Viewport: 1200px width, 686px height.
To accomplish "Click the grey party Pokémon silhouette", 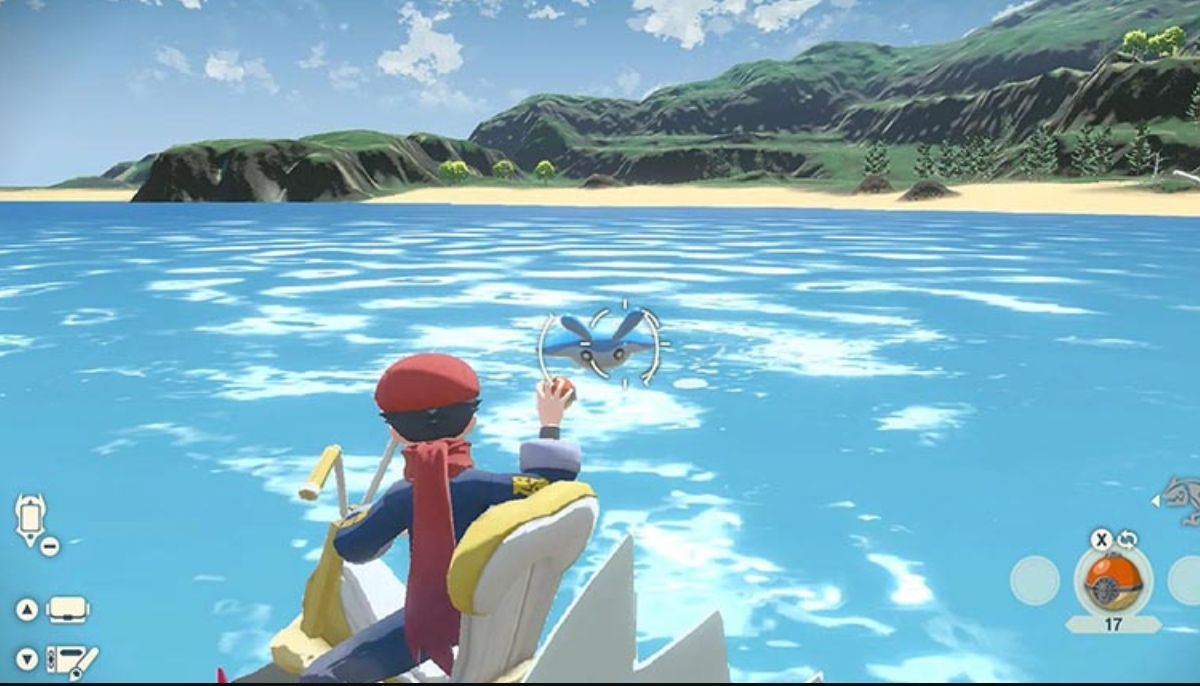I will point(1180,499).
